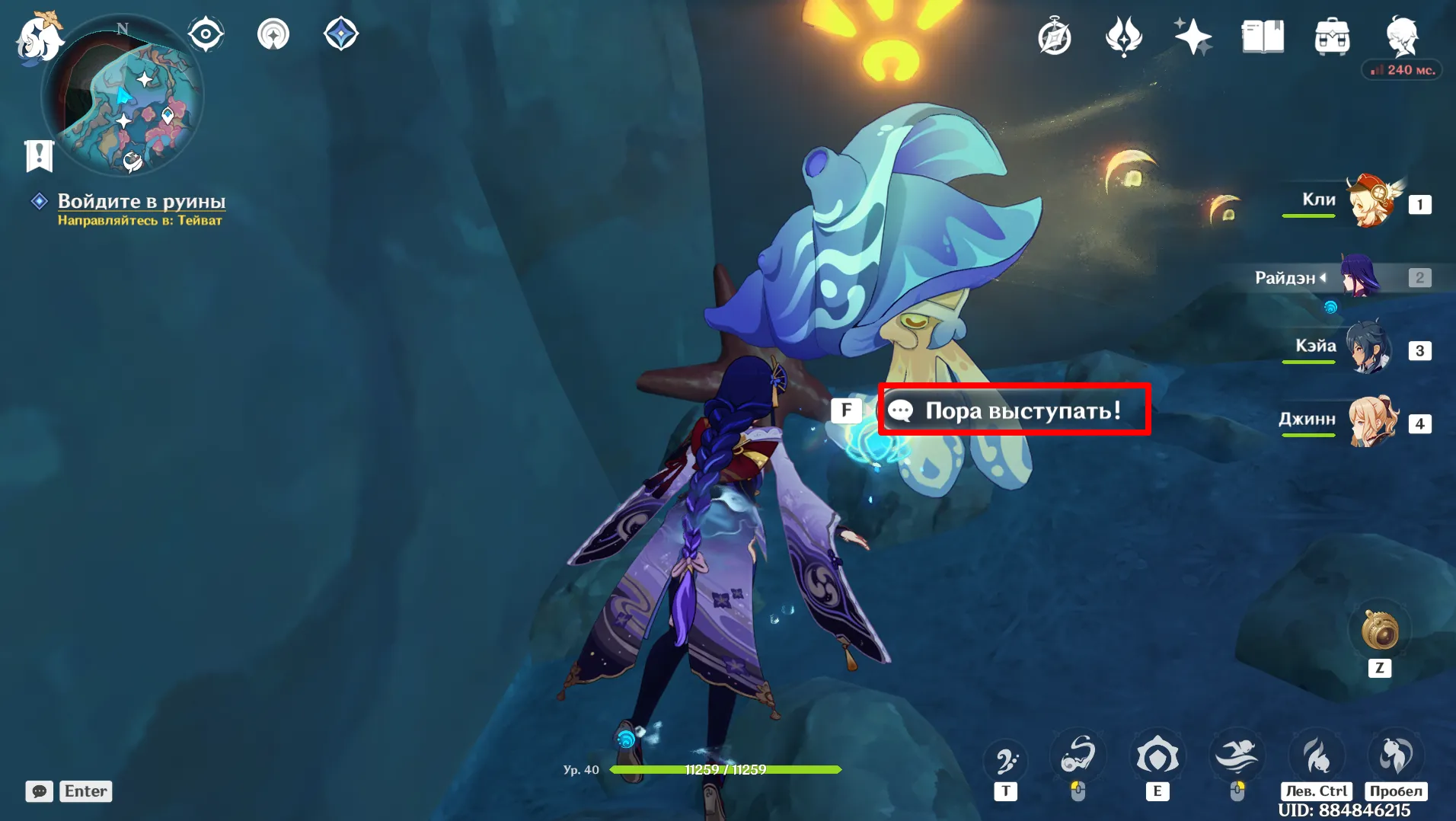
Task: Activate the elemental skill icon labeled E
Action: pos(1157,756)
